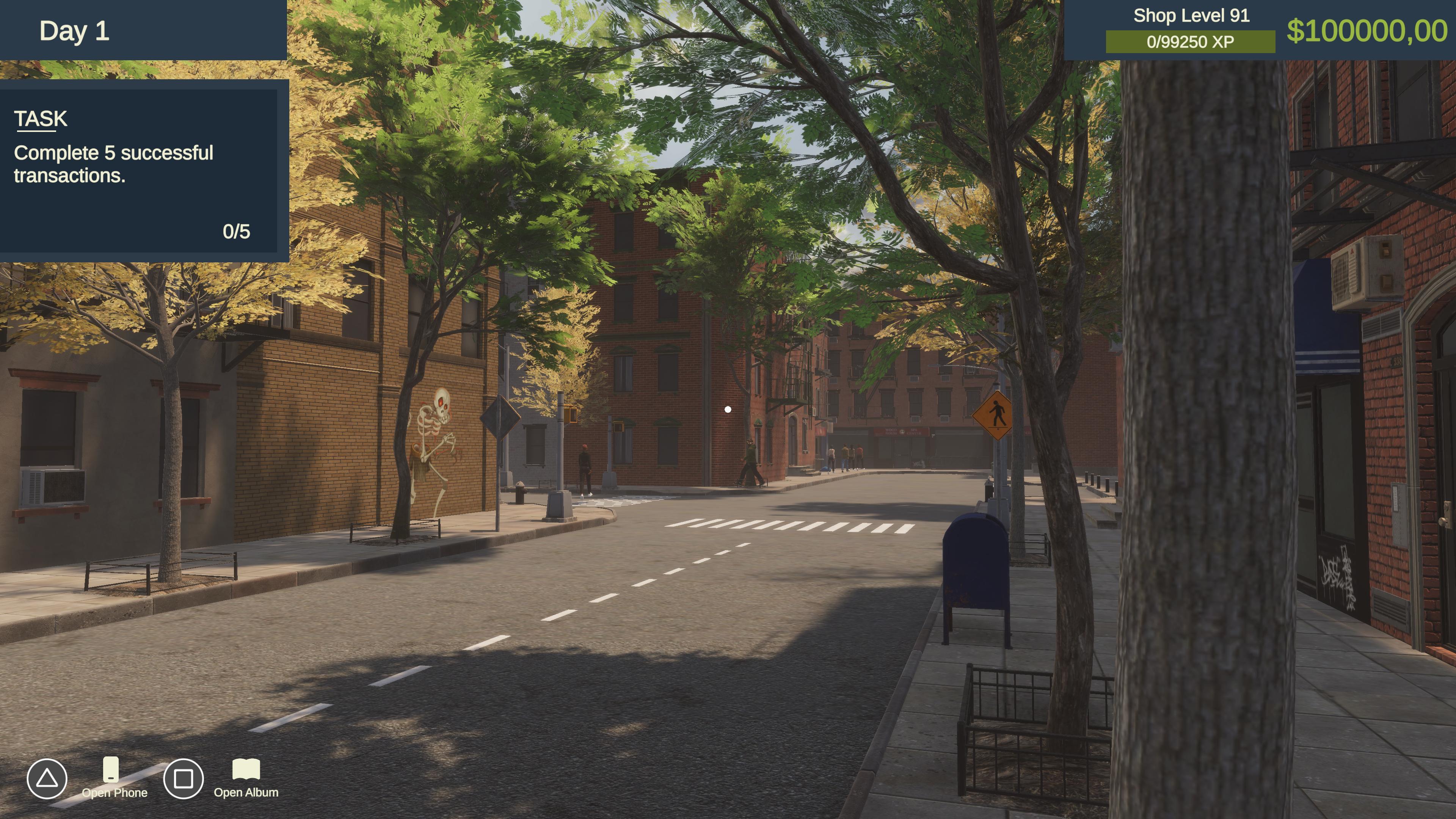Select the open book icon beside "Open Album"
The height and width of the screenshot is (819, 1456).
tap(247, 770)
